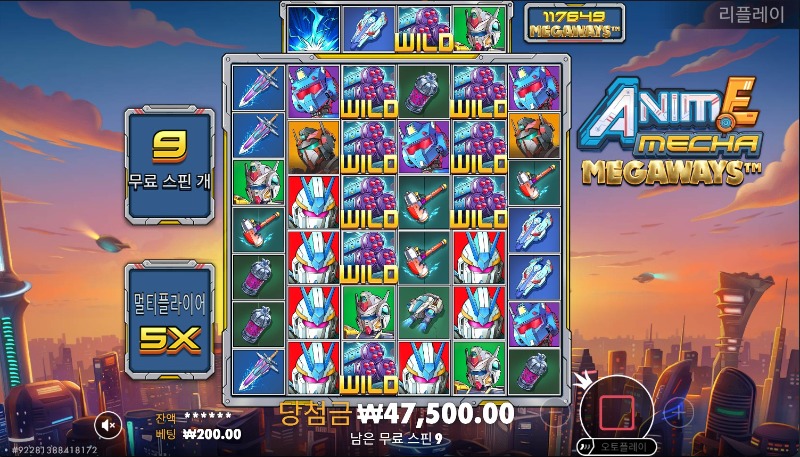Stop the spin with the red square button
Screen dimensions: 800x457
(616, 409)
